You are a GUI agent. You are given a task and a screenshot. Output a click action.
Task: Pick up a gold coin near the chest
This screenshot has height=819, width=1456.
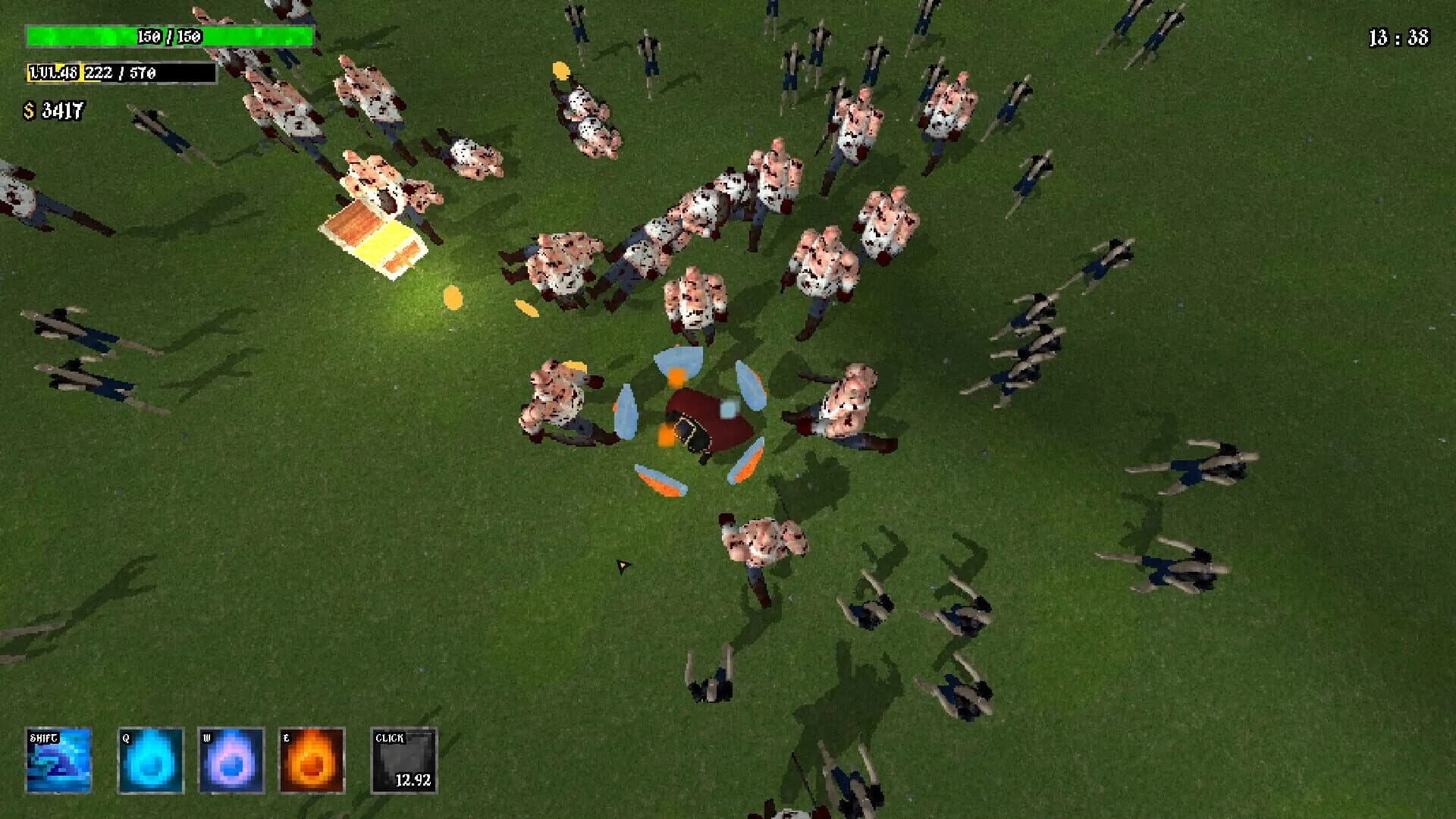pos(455,296)
